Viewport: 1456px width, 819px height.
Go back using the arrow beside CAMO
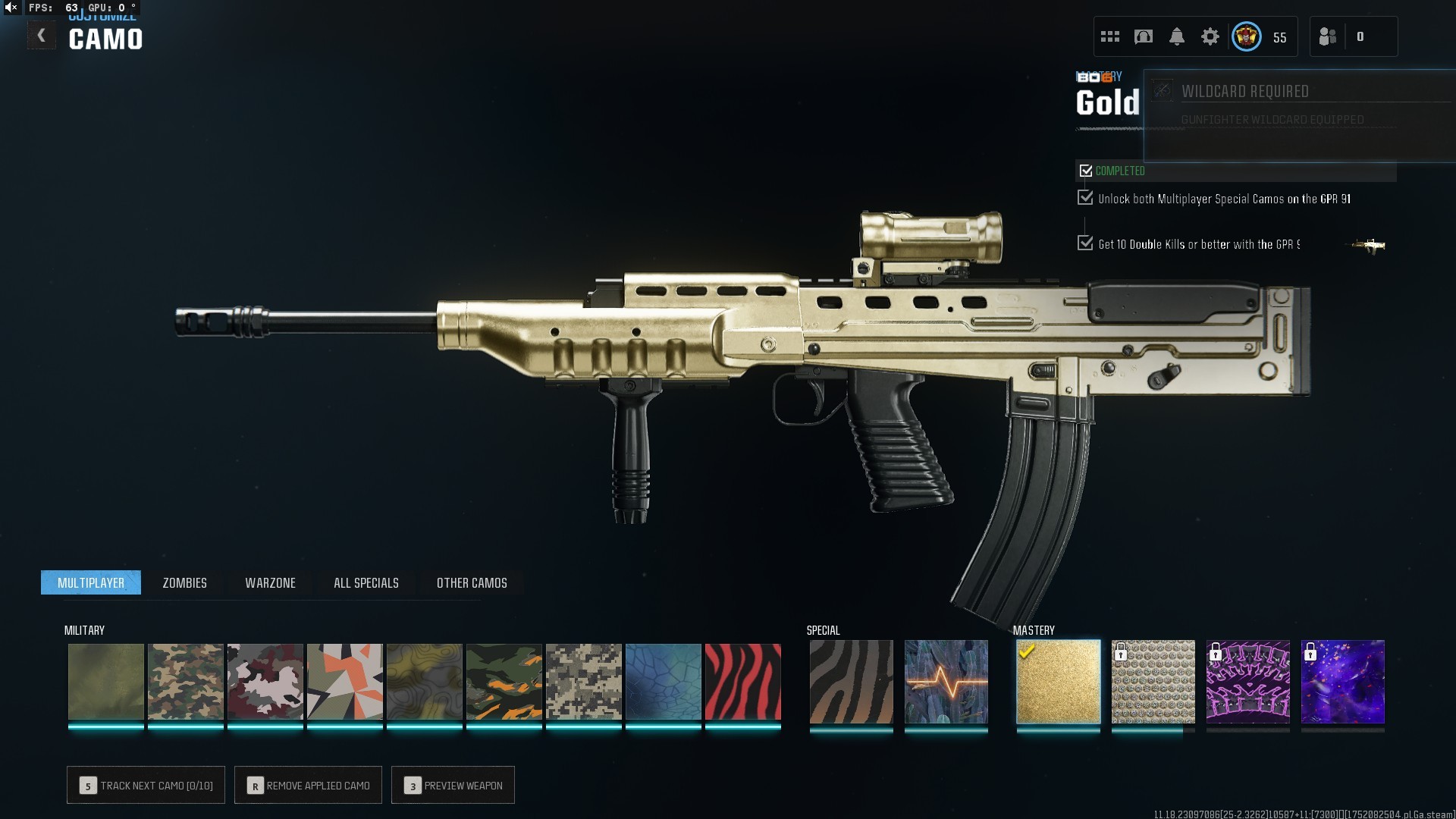click(x=42, y=36)
